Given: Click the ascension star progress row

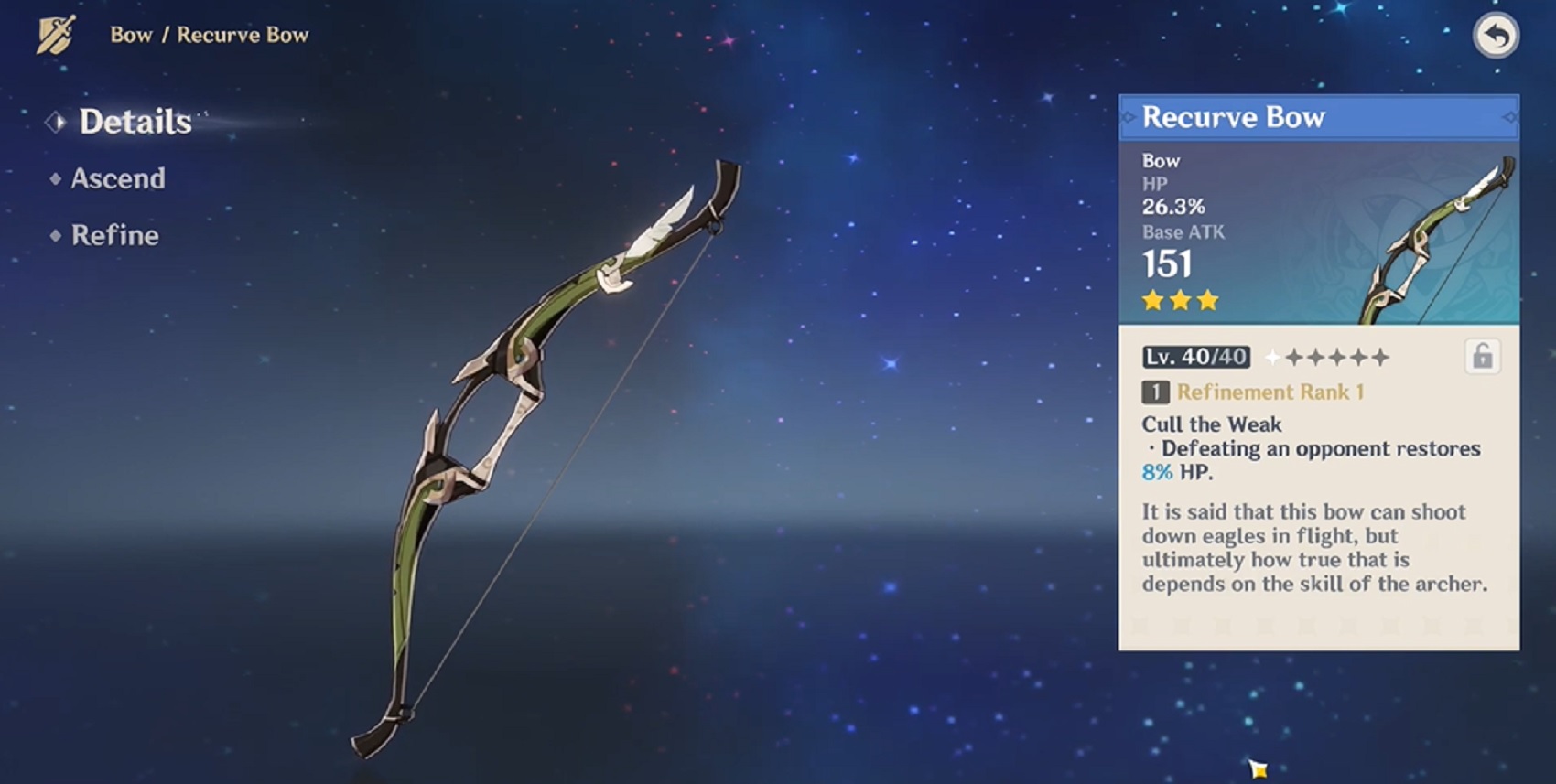Looking at the screenshot, I should 1327,357.
